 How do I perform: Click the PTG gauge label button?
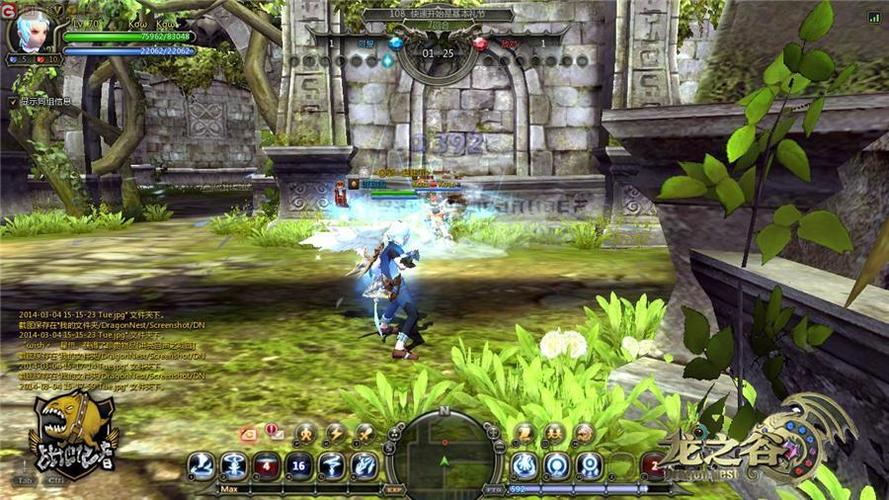492,490
